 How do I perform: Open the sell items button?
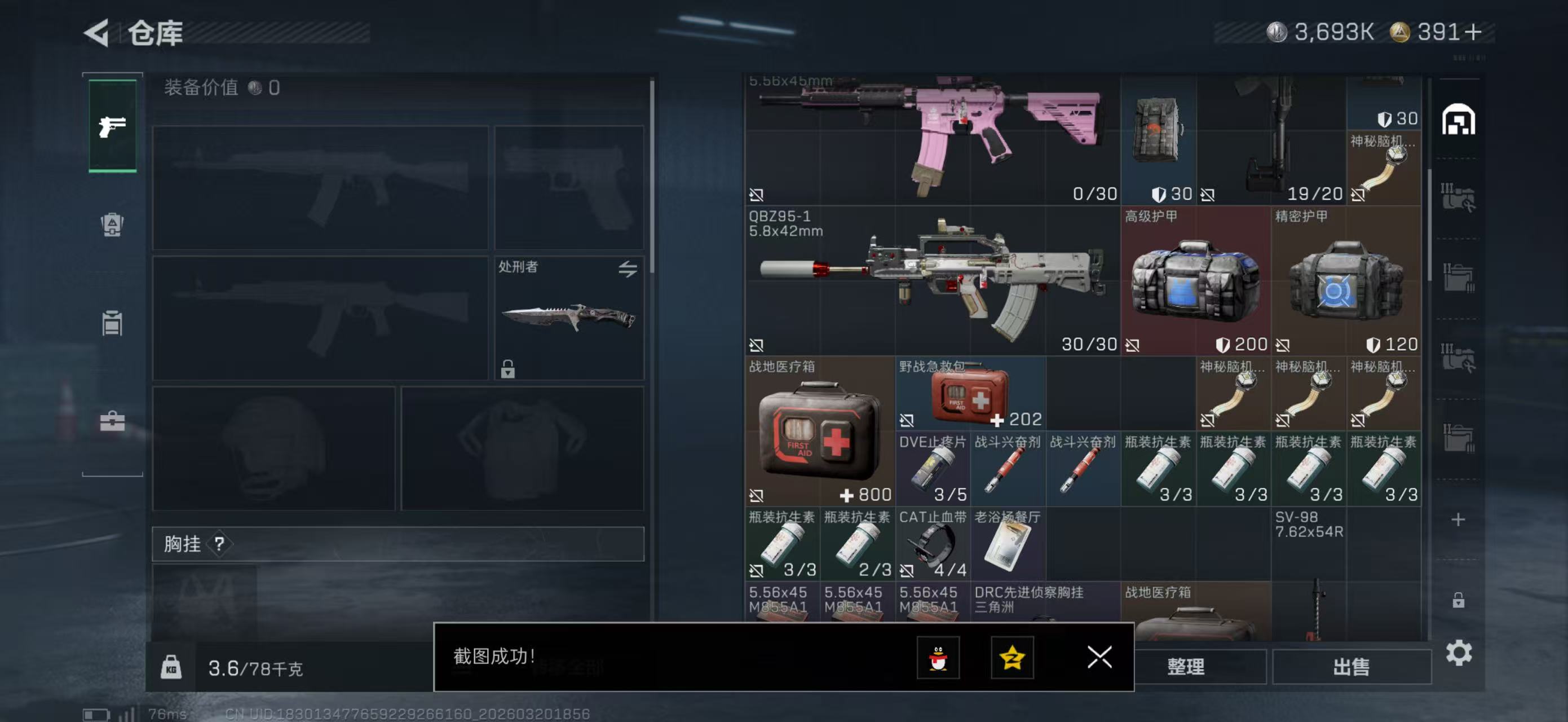1351,667
